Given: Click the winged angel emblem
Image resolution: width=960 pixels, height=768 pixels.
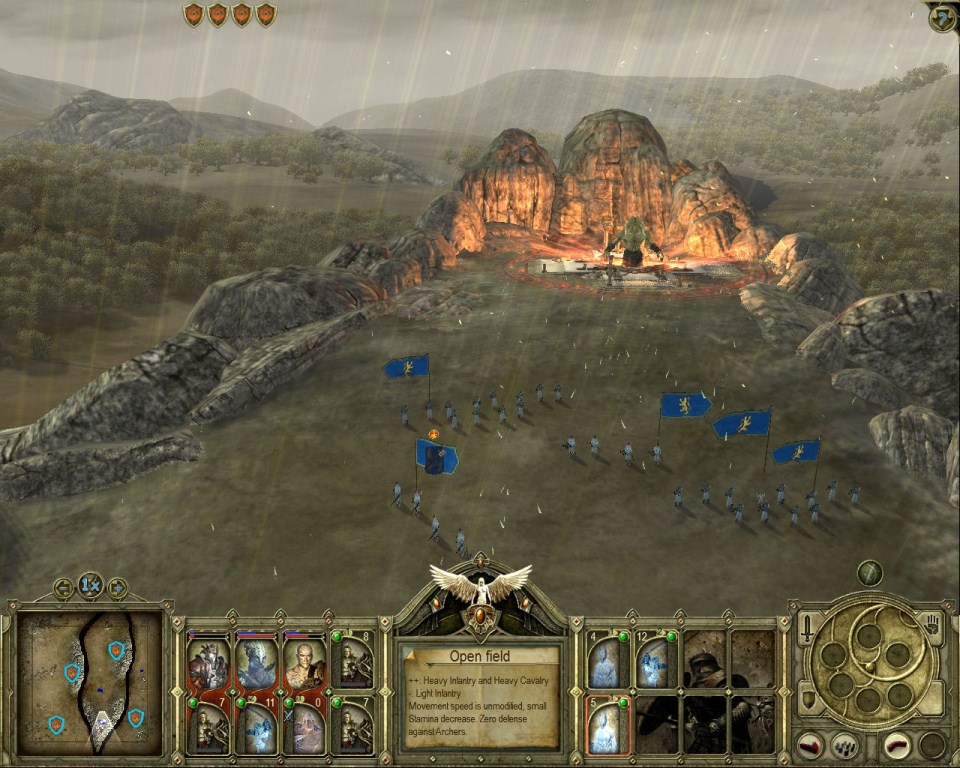Looking at the screenshot, I should tap(481, 586).
